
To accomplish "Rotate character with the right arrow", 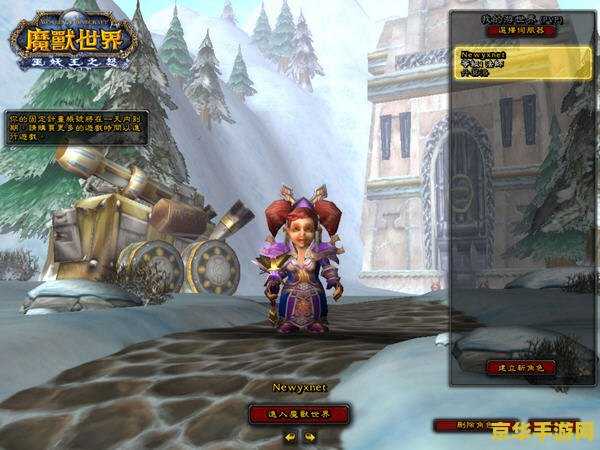I will tap(309, 436).
